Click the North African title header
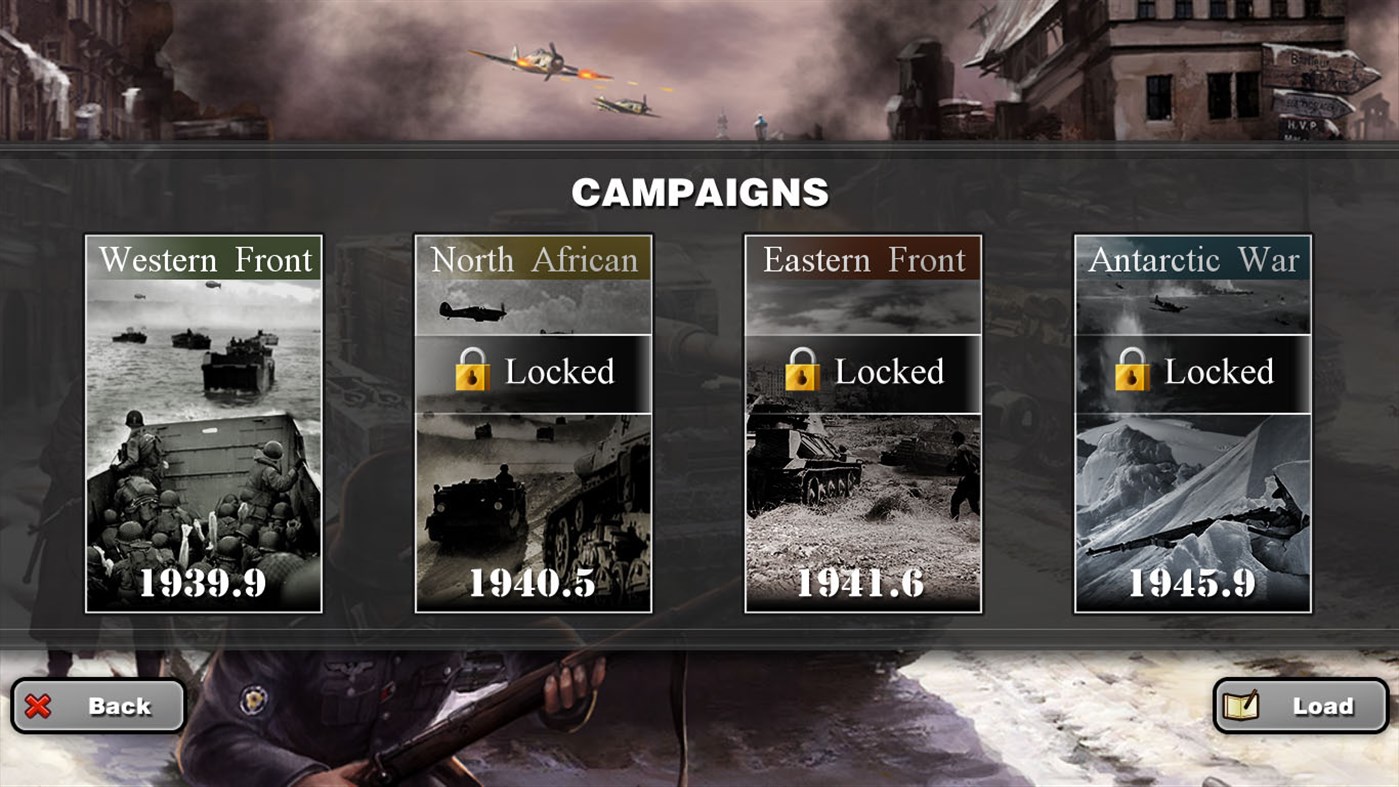Screen dimensions: 1399x787 pyautogui.click(x=533, y=259)
